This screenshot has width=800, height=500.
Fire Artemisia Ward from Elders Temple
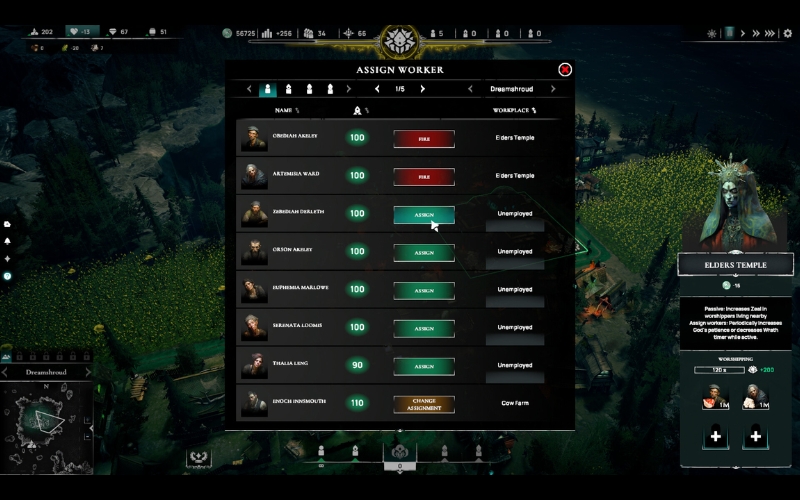[x=424, y=176]
